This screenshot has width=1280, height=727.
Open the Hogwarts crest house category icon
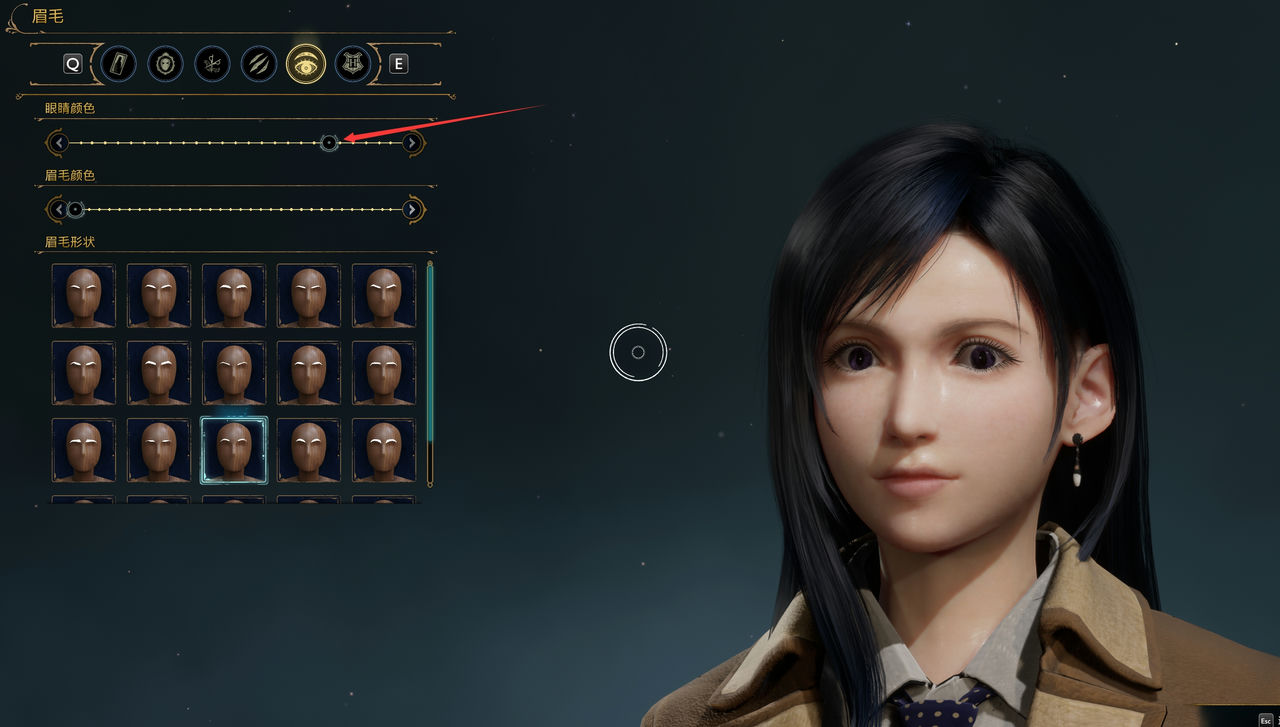click(352, 63)
